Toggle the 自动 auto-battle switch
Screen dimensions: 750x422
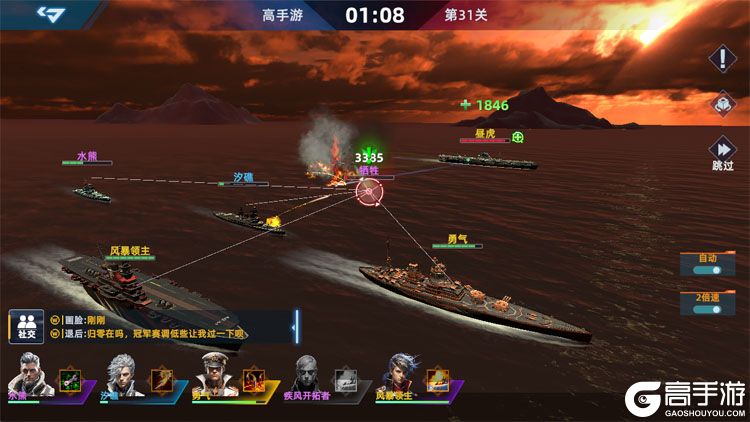click(x=708, y=266)
